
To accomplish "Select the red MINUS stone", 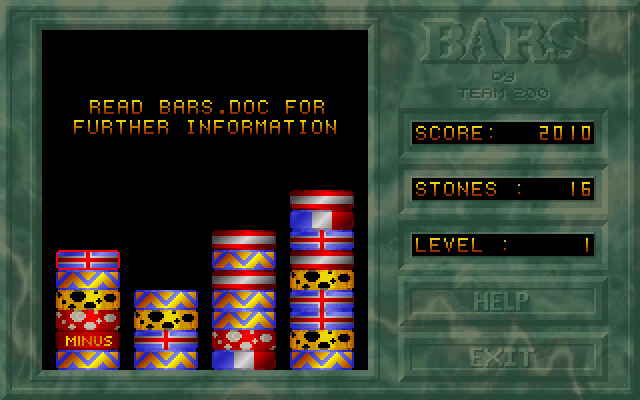I will (88, 340).
